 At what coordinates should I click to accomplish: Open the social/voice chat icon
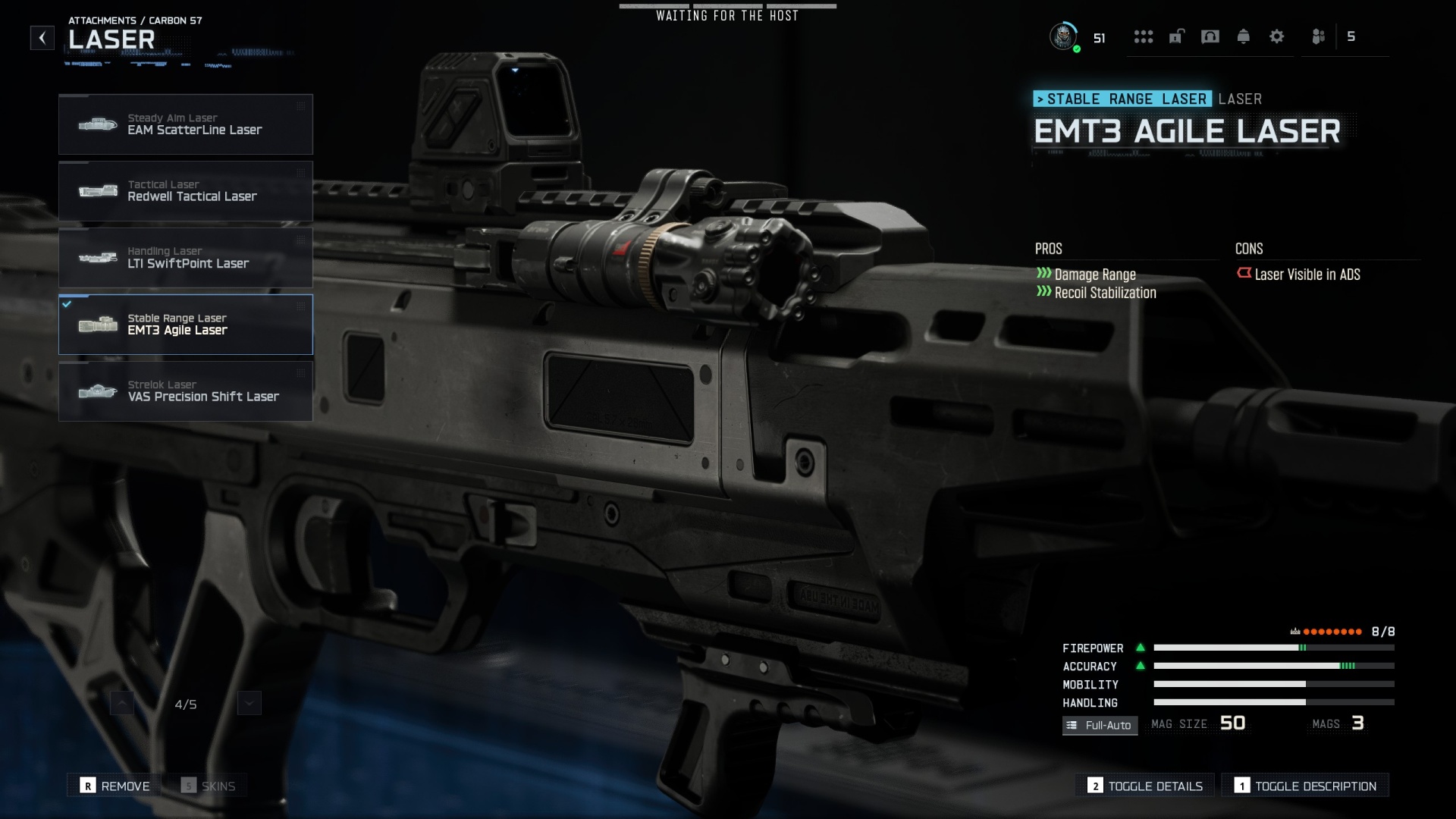[x=1211, y=37]
